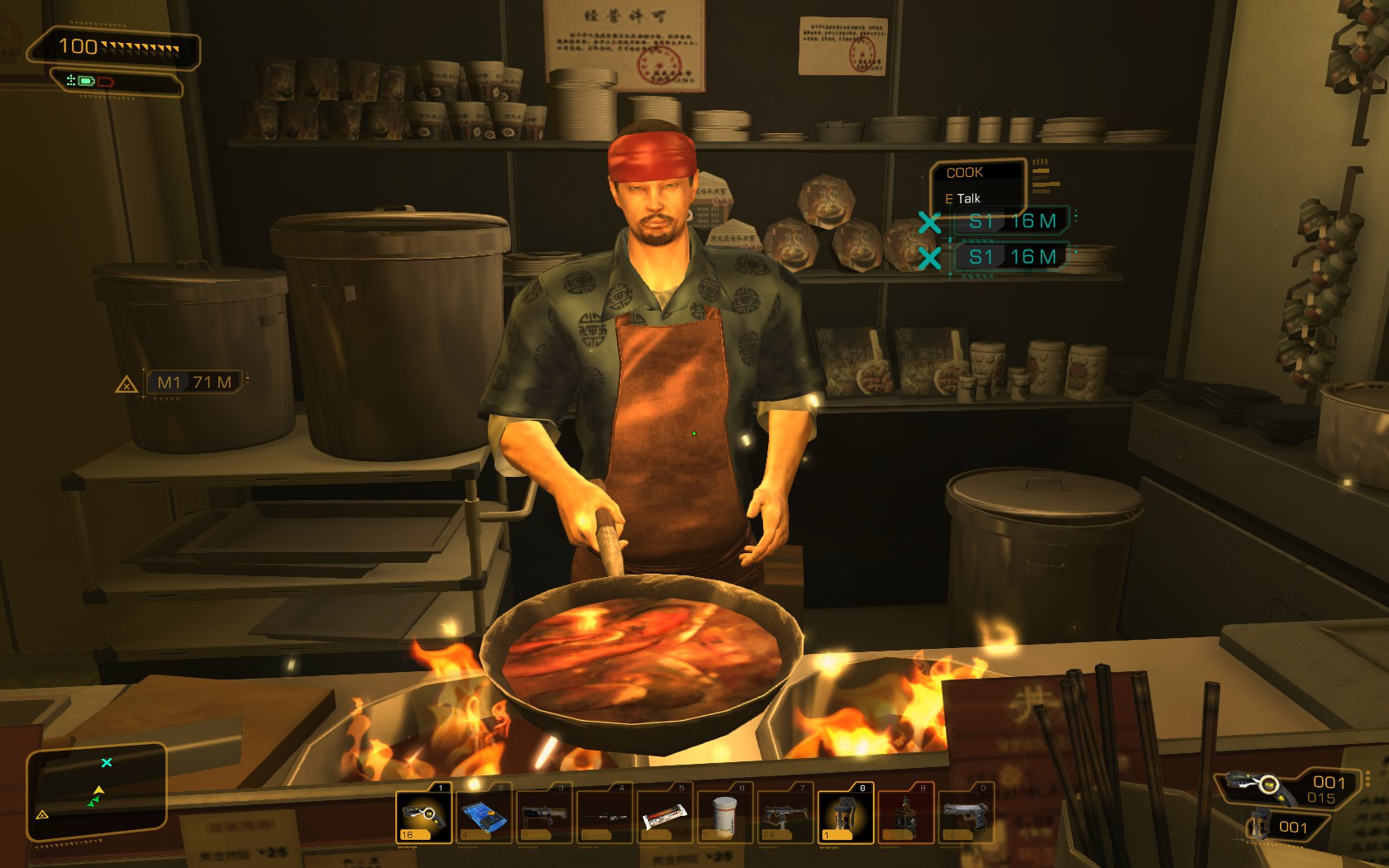Click the M1 71 M objective marker
The image size is (1389, 868).
pos(193,382)
